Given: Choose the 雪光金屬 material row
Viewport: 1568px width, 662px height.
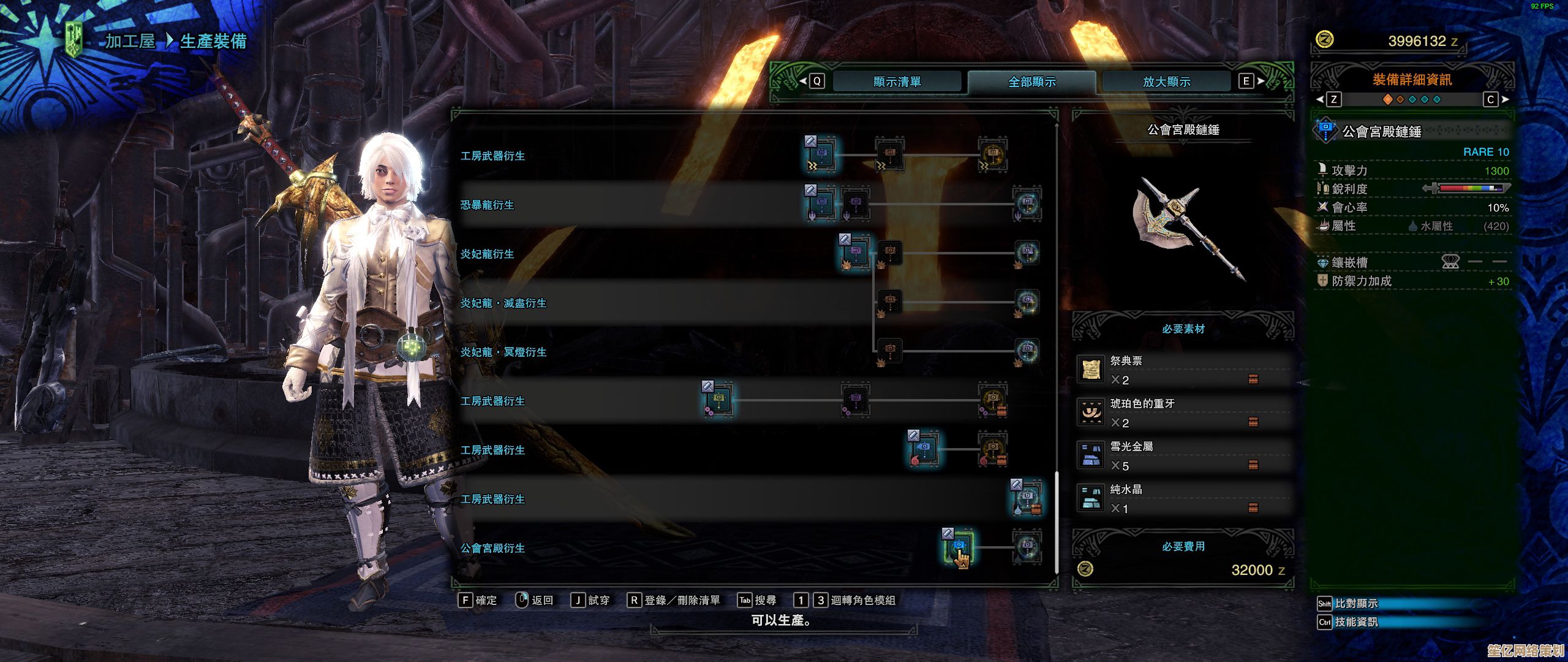Looking at the screenshot, I should click(x=1182, y=456).
